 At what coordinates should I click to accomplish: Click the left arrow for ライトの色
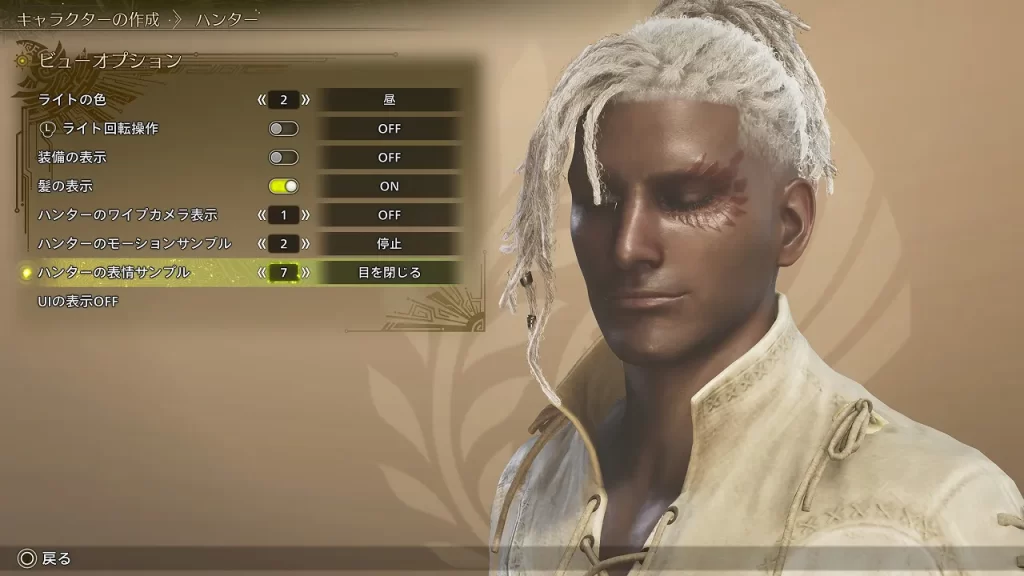(x=262, y=99)
